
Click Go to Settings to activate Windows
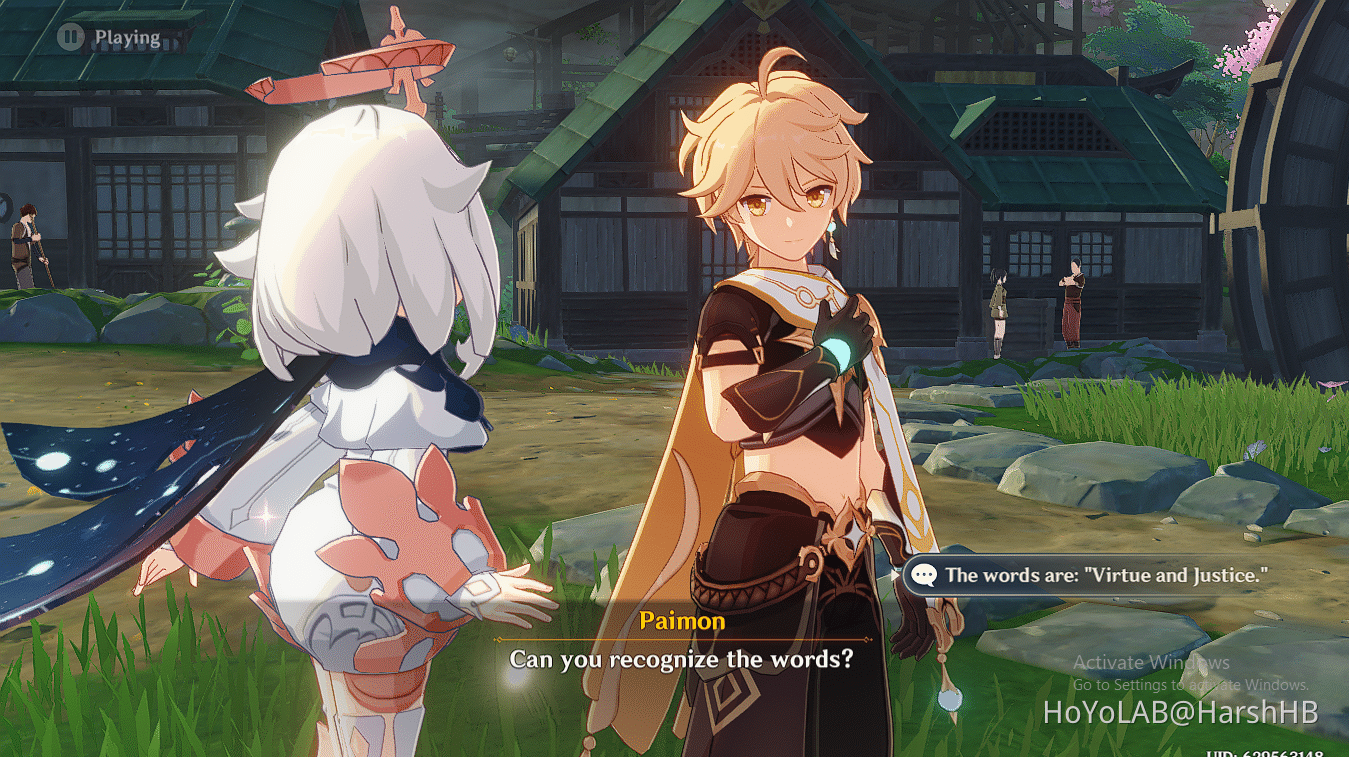[x=1190, y=685]
